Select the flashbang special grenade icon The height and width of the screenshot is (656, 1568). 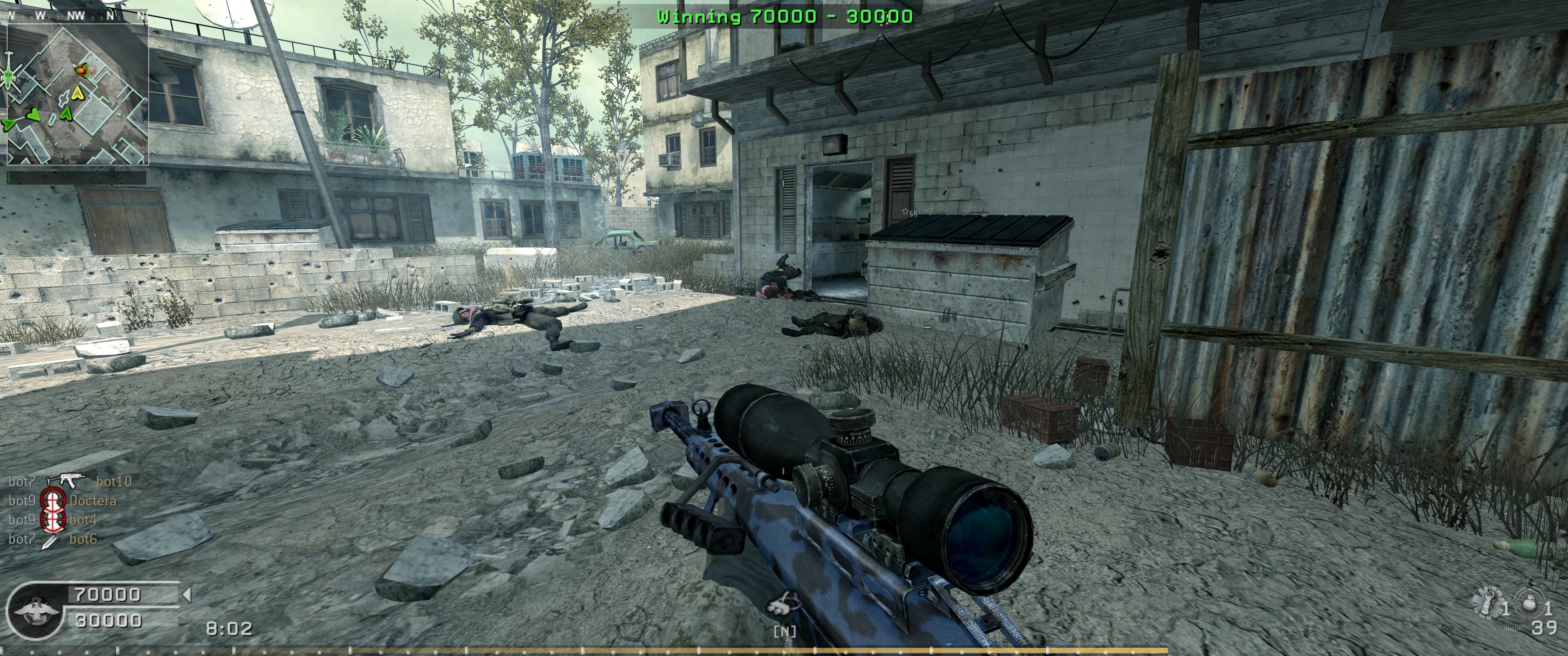coord(1489,602)
